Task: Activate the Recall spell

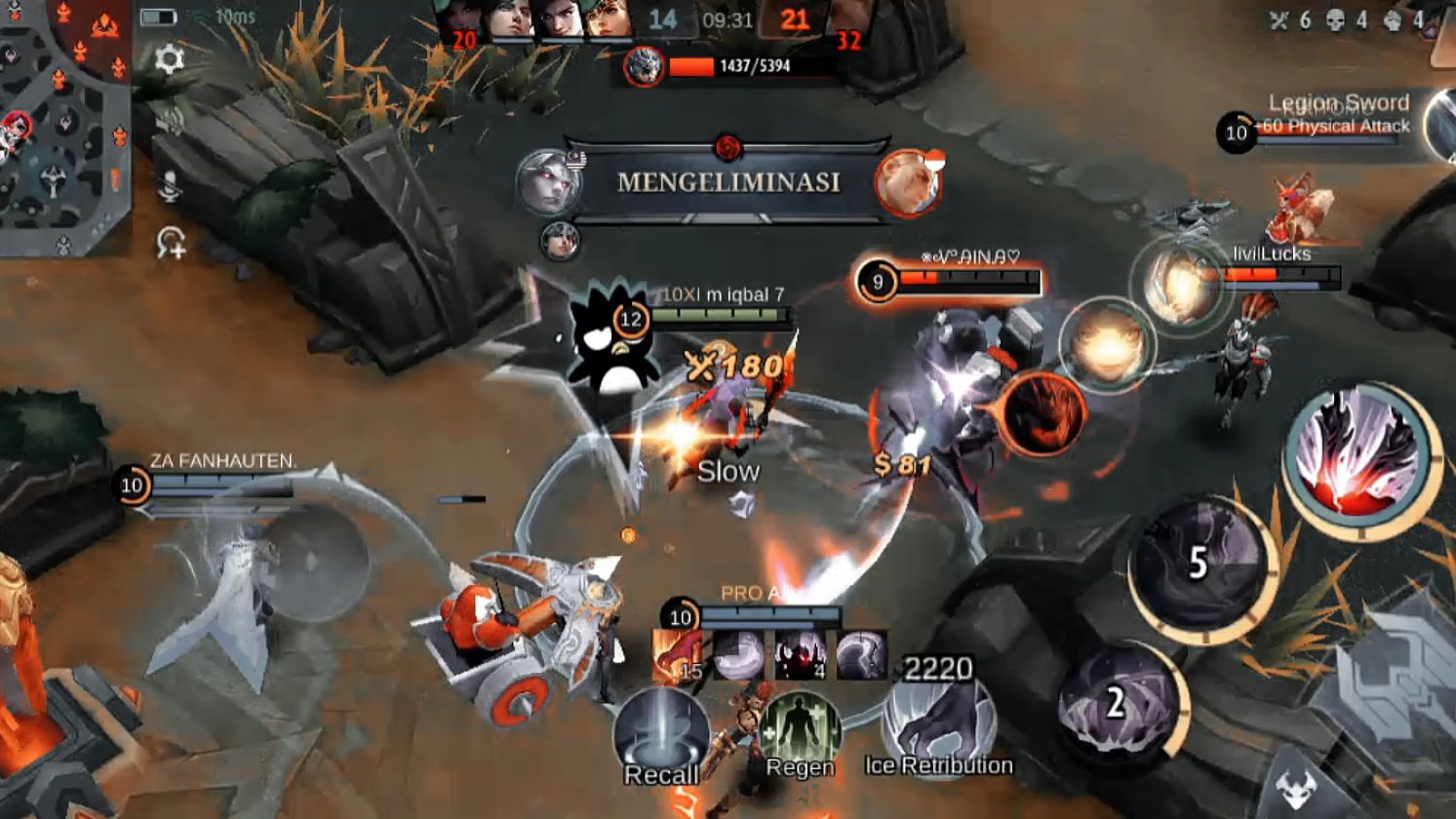Action: pos(661,736)
